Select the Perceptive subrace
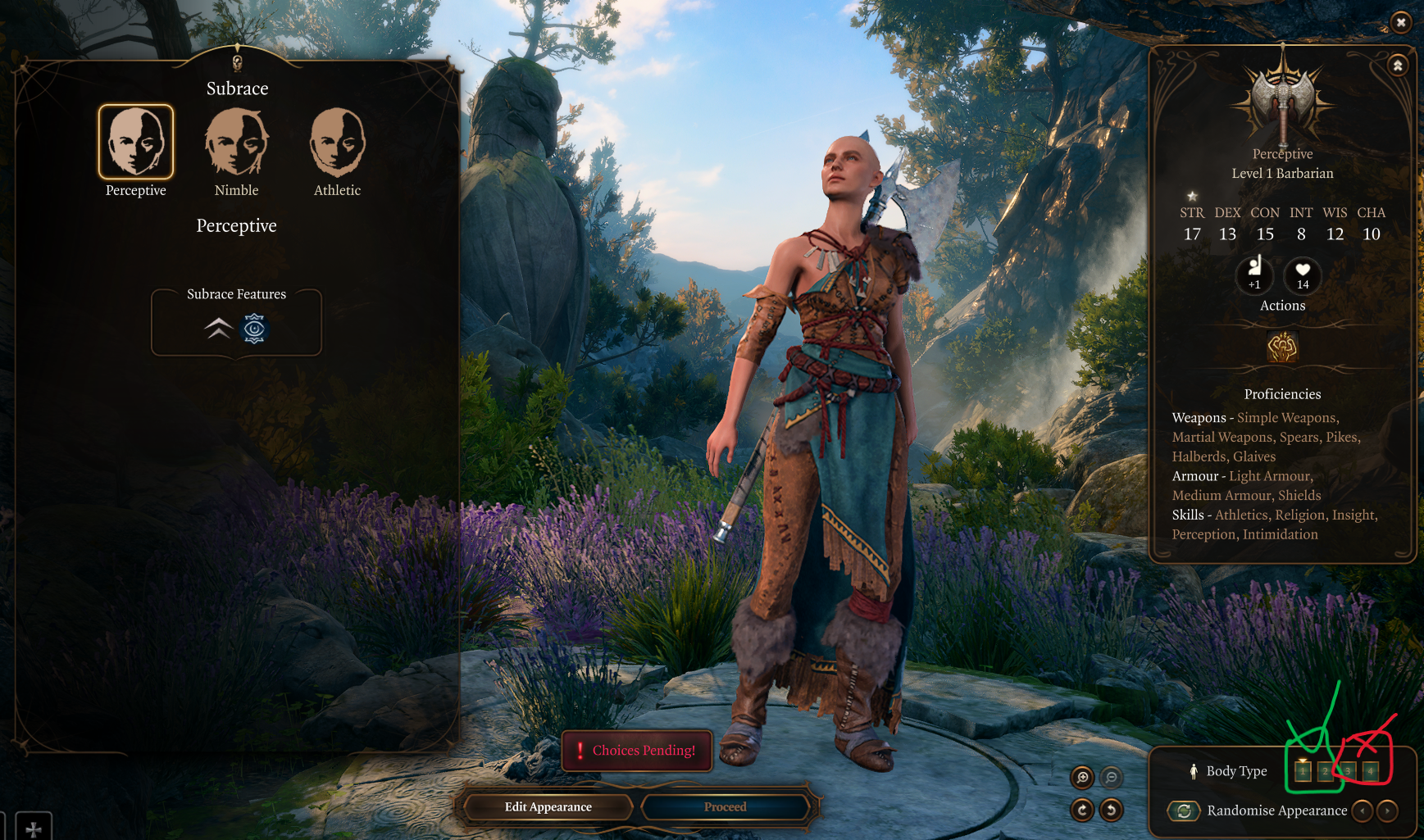 (136, 142)
